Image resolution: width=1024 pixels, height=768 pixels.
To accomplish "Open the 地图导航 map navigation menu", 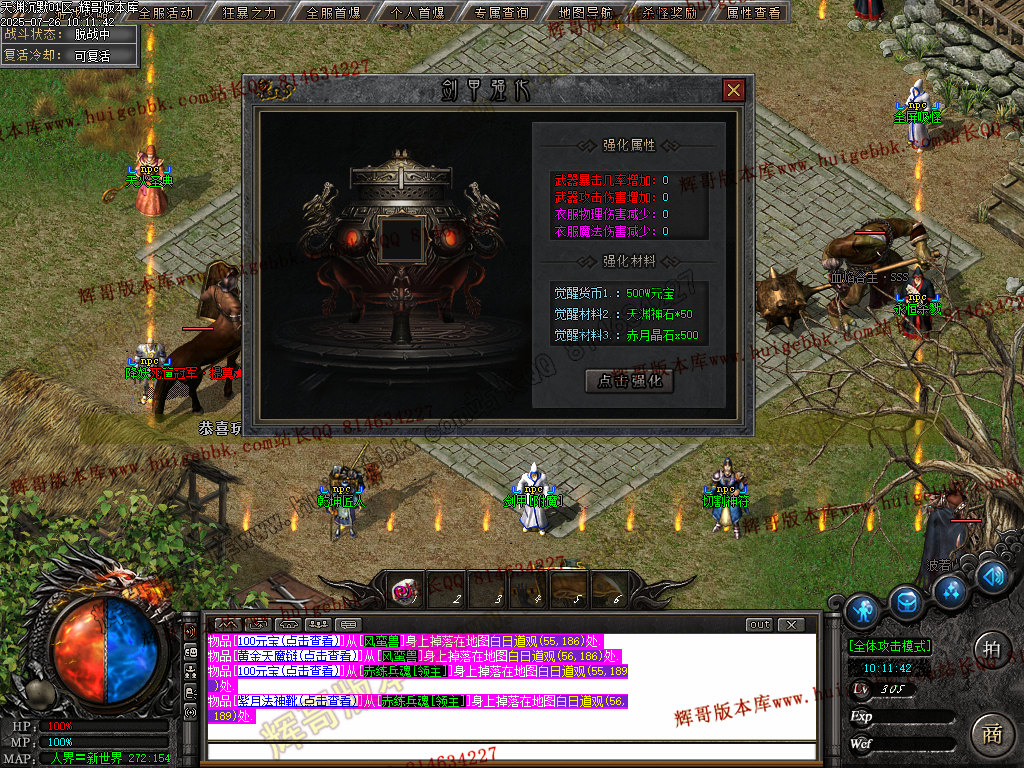I will pos(585,13).
